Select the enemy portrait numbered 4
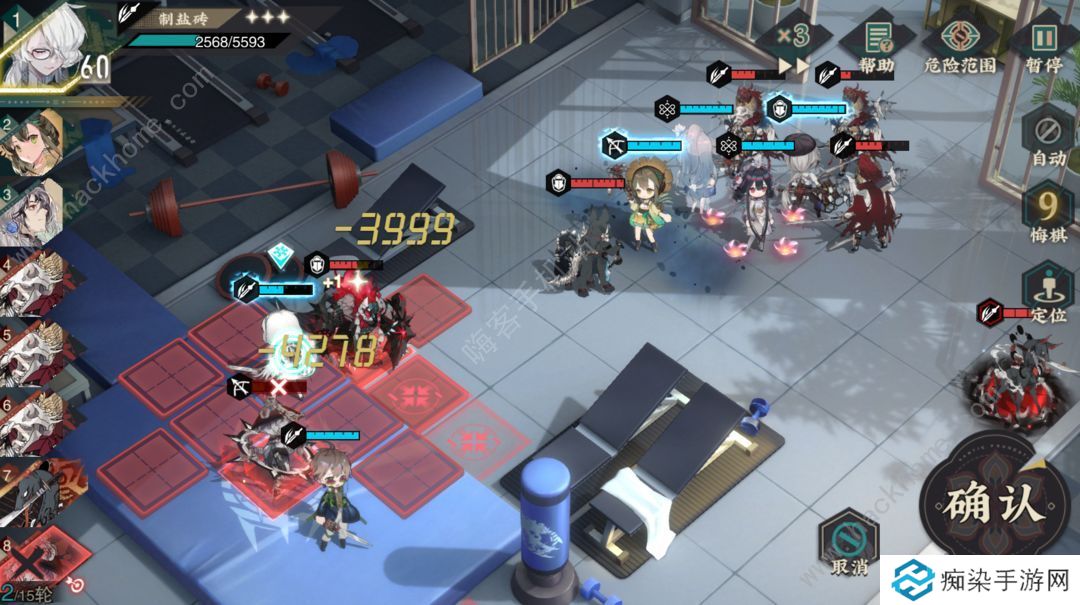This screenshot has width=1080, height=605. 32,283
